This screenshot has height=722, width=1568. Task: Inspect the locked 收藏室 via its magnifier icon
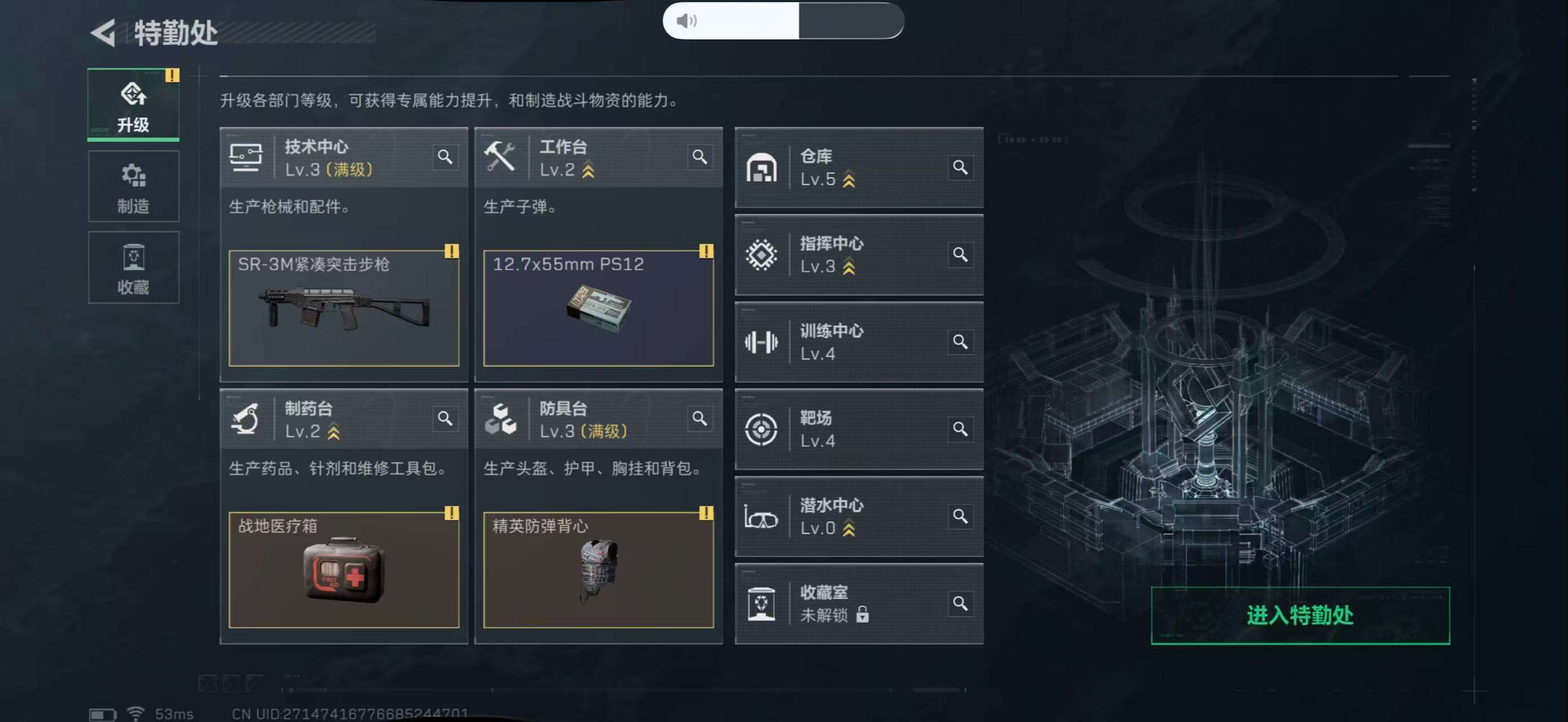tap(961, 604)
